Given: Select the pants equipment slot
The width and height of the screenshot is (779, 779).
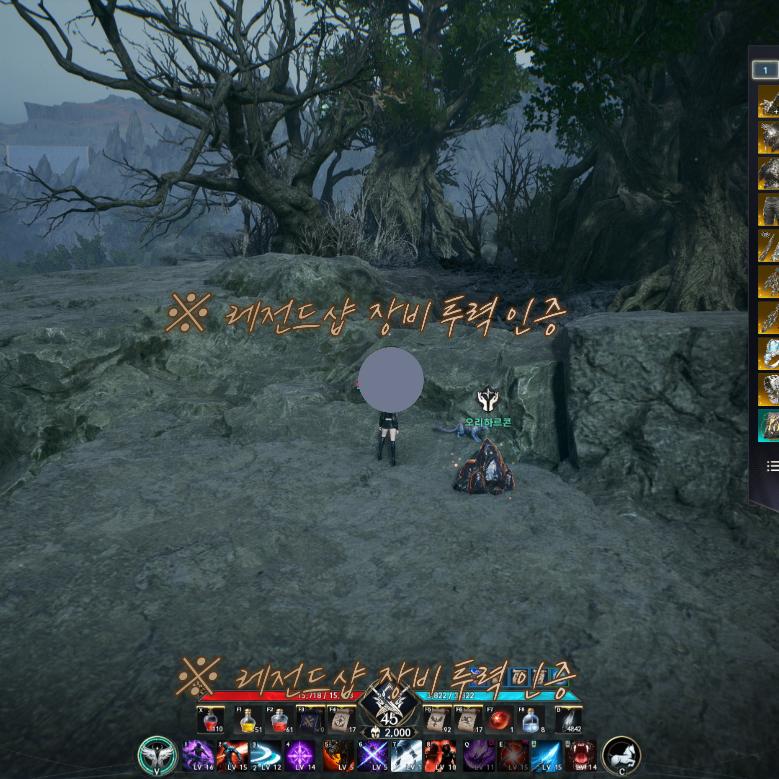Looking at the screenshot, I should point(769,209).
